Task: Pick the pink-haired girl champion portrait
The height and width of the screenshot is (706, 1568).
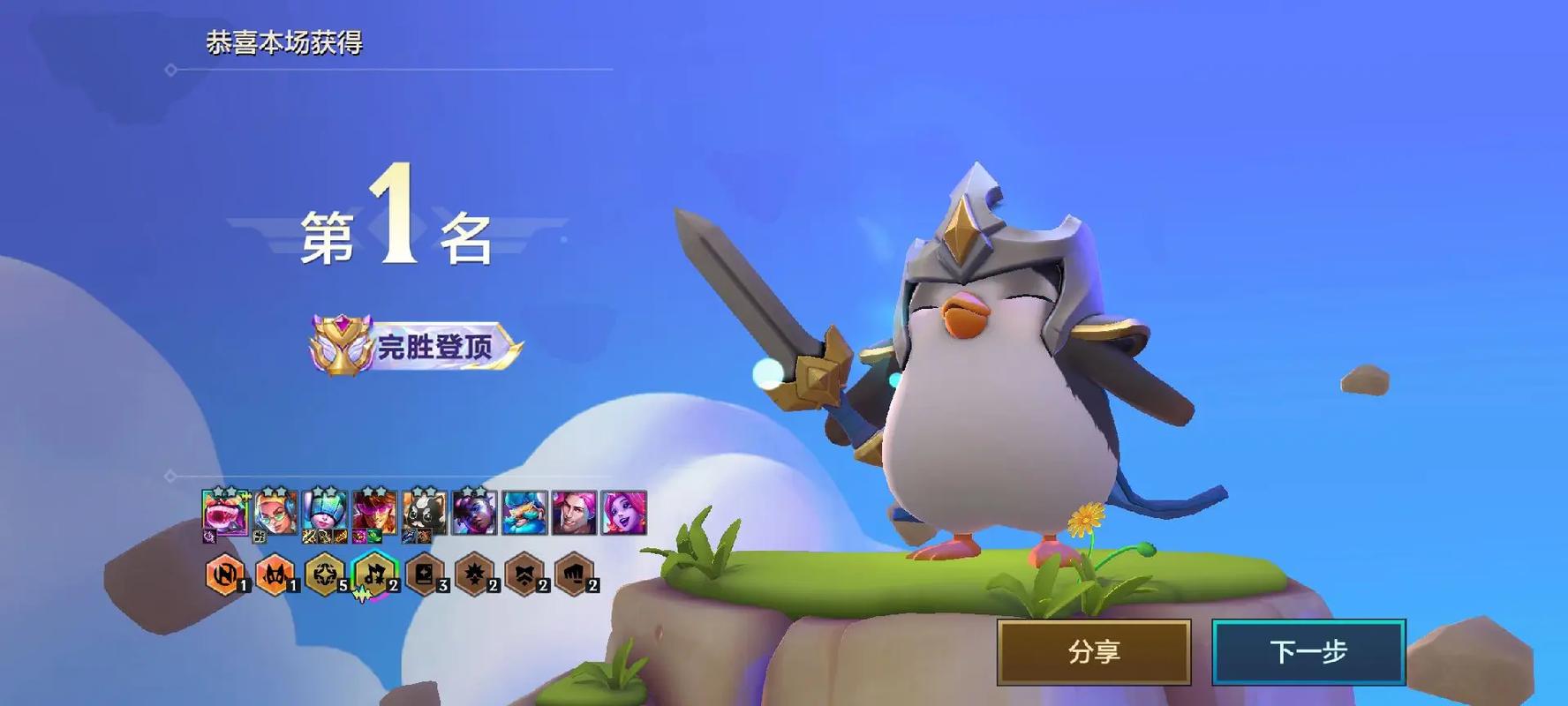Action: pyautogui.click(x=624, y=513)
